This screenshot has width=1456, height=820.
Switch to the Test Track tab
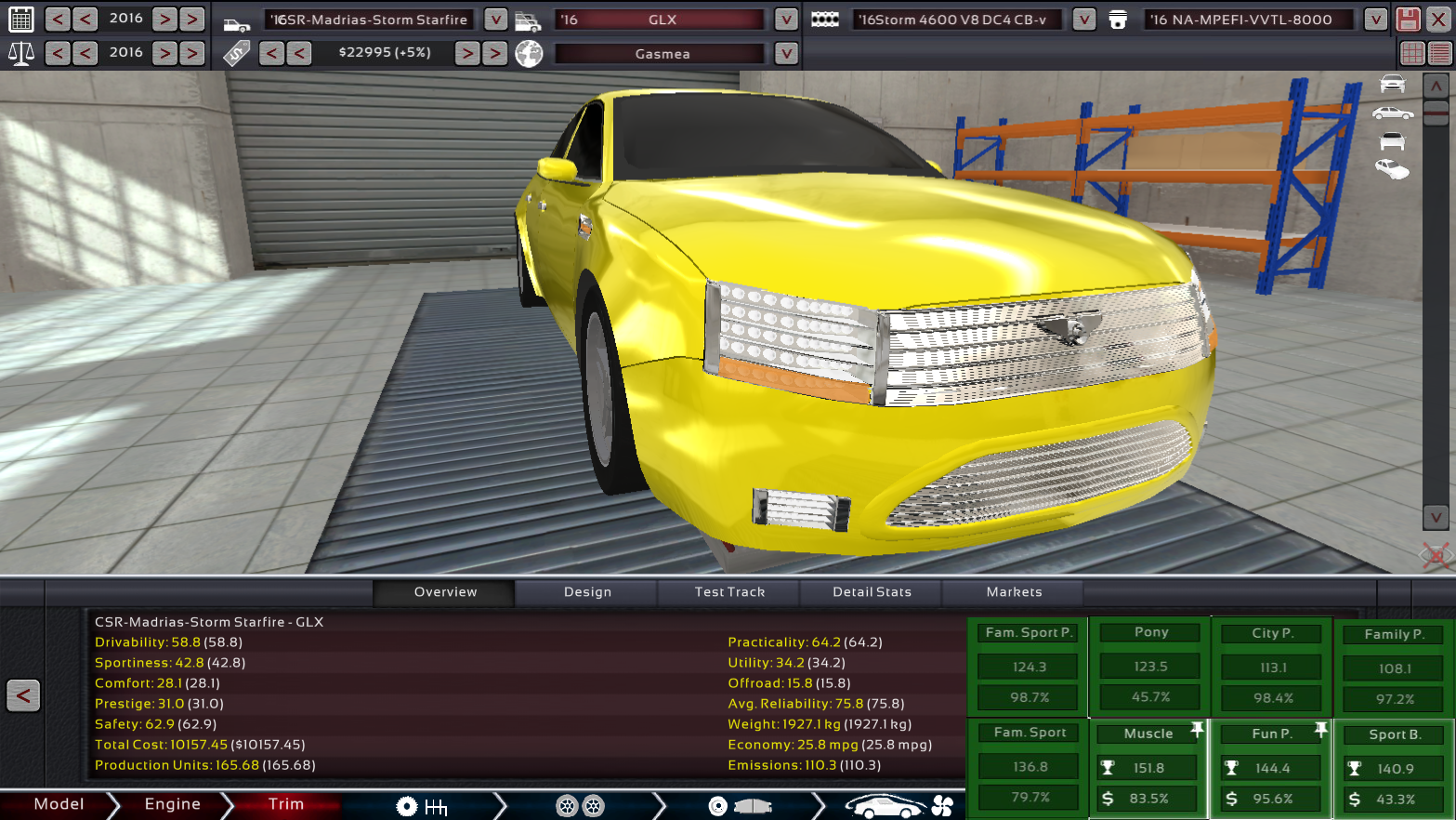coord(728,592)
